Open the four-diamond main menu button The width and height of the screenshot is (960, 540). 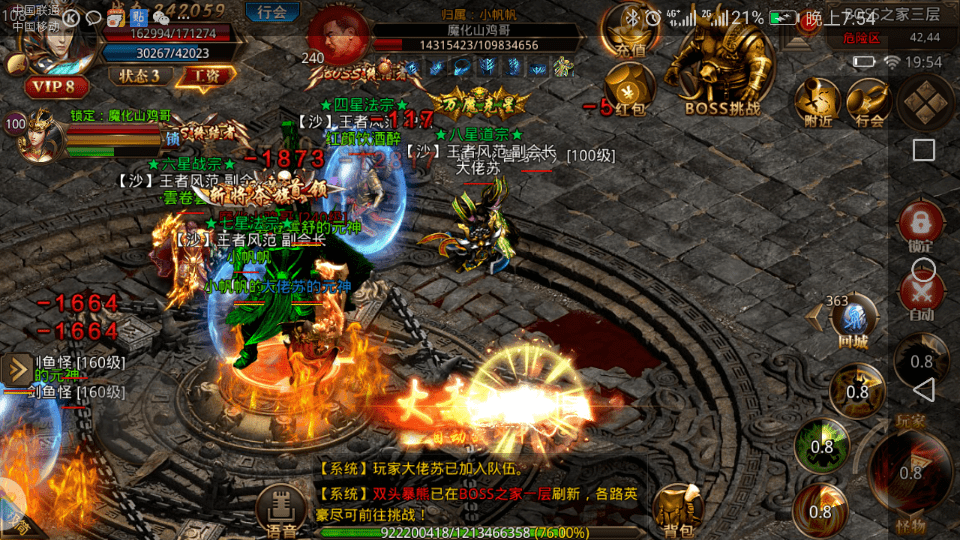925,100
